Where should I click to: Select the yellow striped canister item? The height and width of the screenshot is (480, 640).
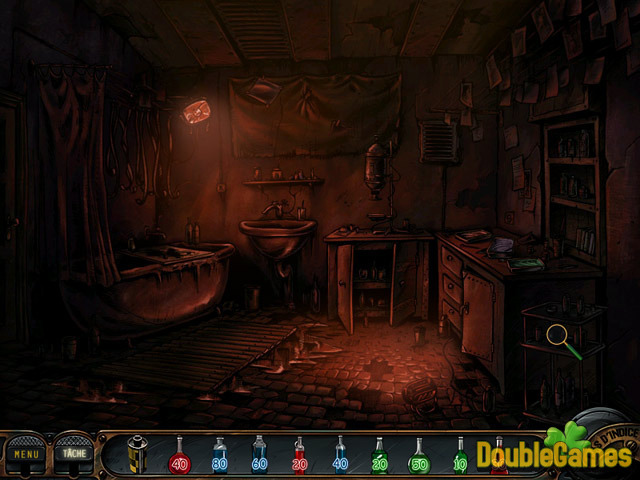[137, 455]
